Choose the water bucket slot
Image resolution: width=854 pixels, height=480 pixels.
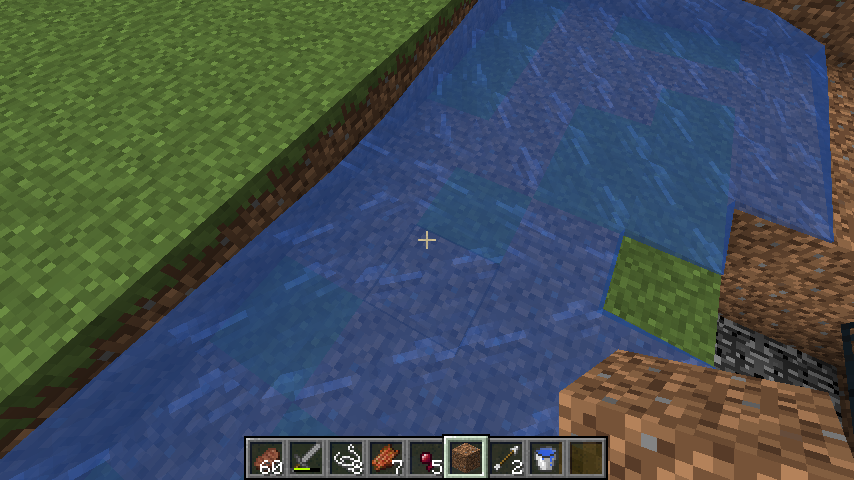(x=547, y=457)
